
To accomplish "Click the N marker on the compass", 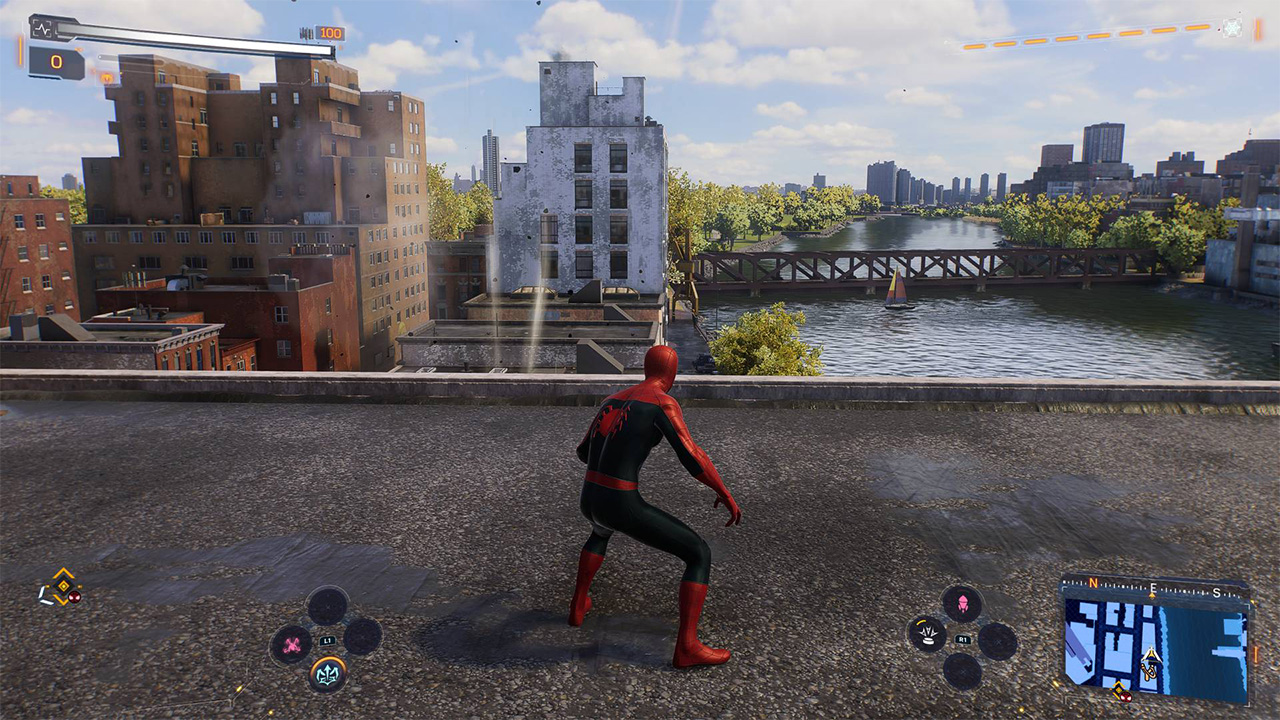I will (1093, 584).
